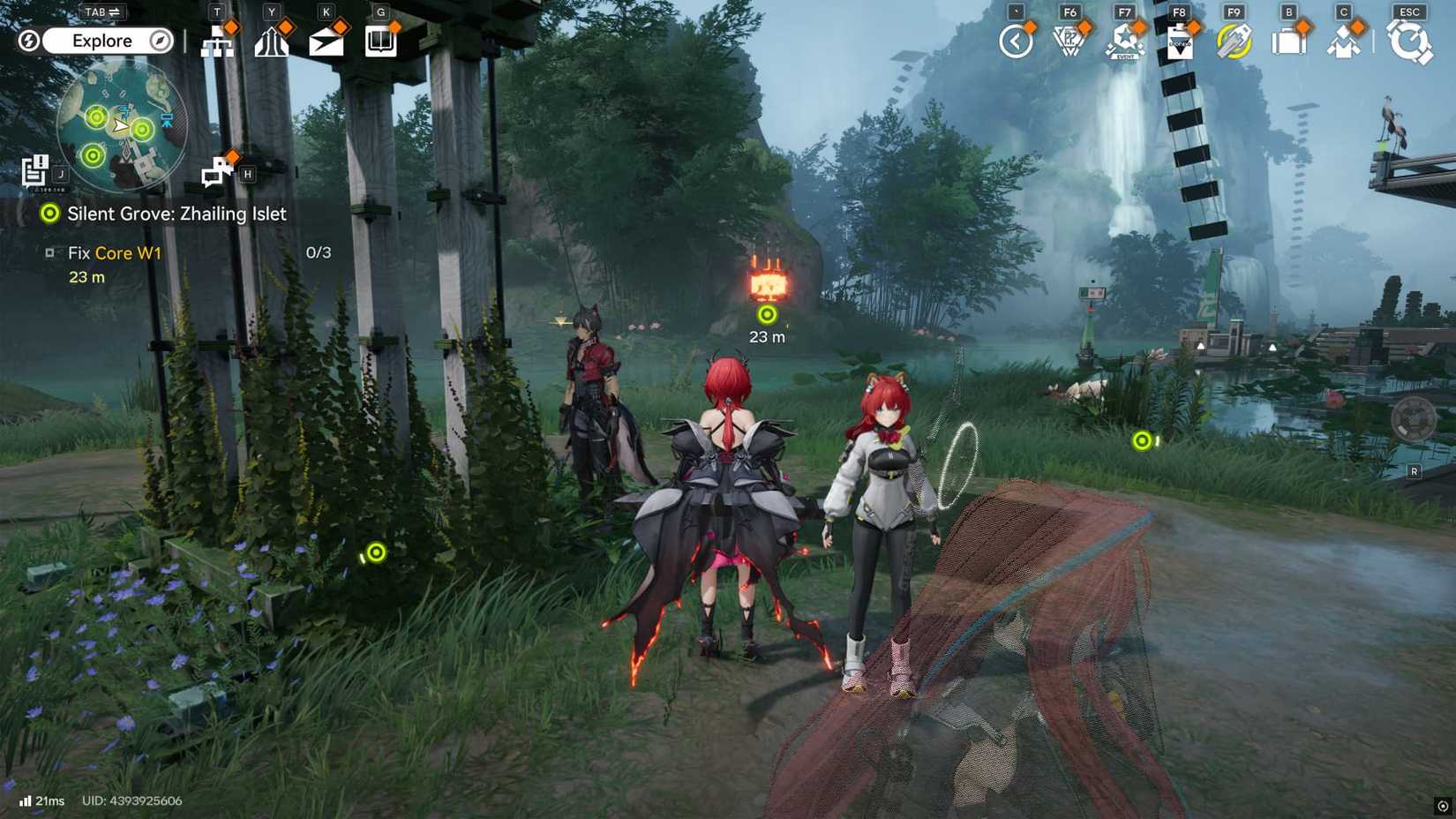Viewport: 1456px width, 819px height.
Task: Open the ascension icon (Y)
Action: [x=273, y=41]
